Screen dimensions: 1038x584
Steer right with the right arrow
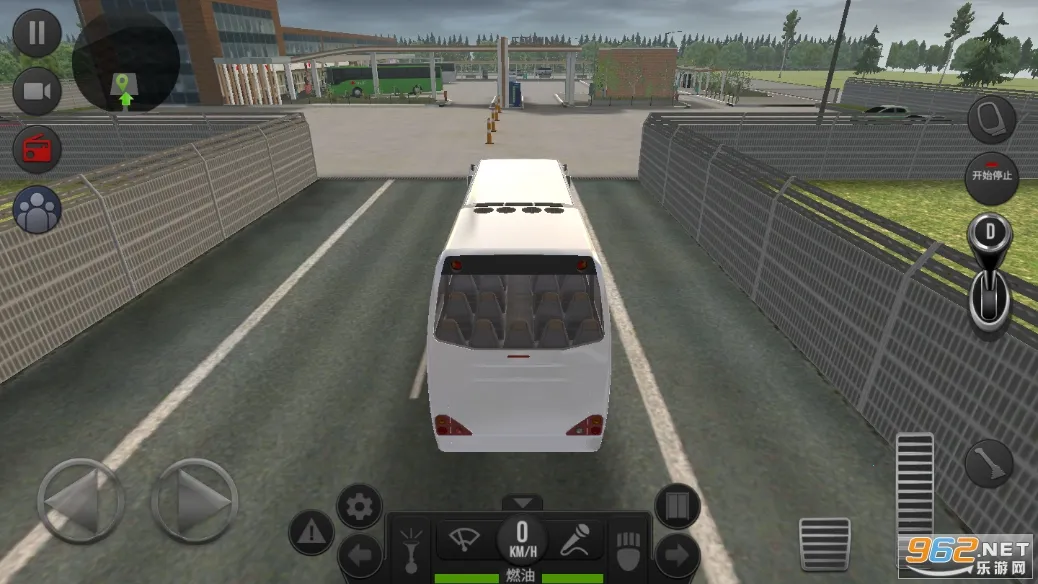(194, 501)
